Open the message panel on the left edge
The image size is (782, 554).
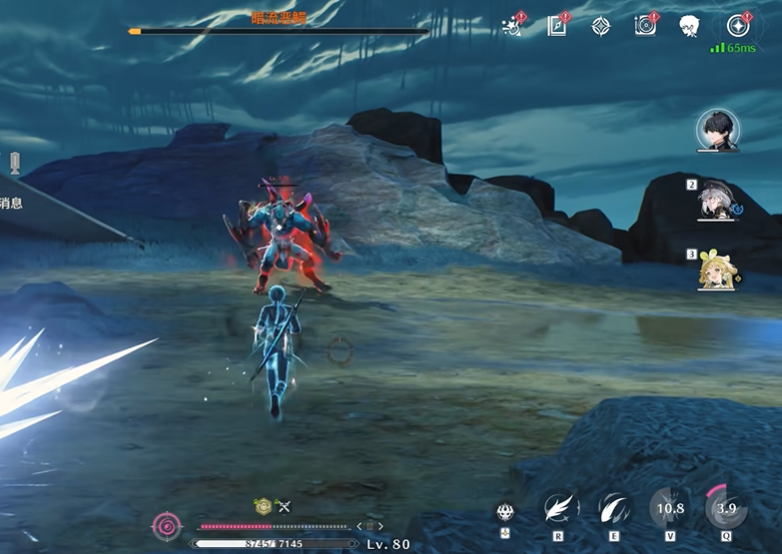(x=12, y=203)
